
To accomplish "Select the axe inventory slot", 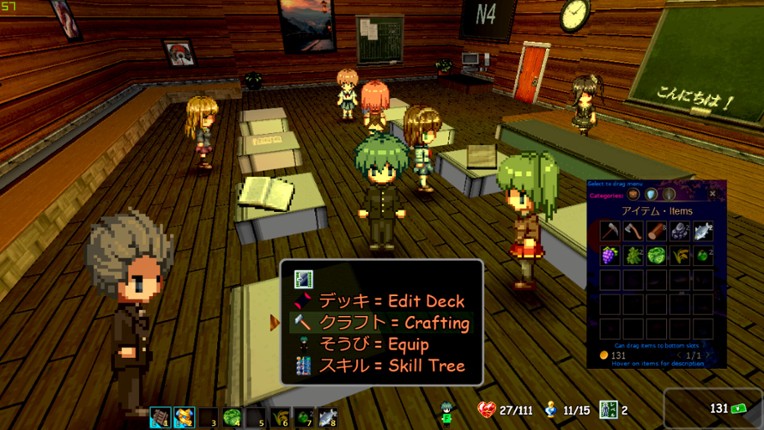I will click(x=633, y=232).
